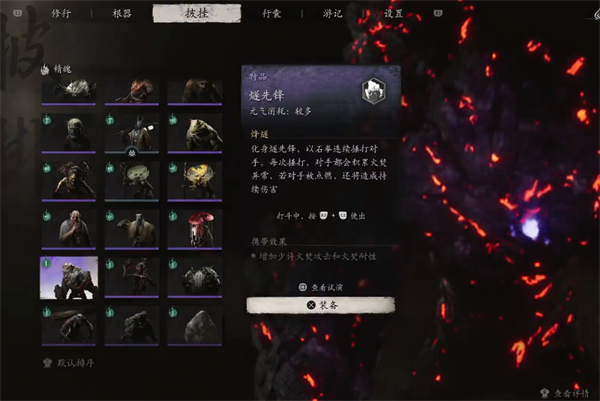Open 查看详情 for details

click(x=566, y=394)
